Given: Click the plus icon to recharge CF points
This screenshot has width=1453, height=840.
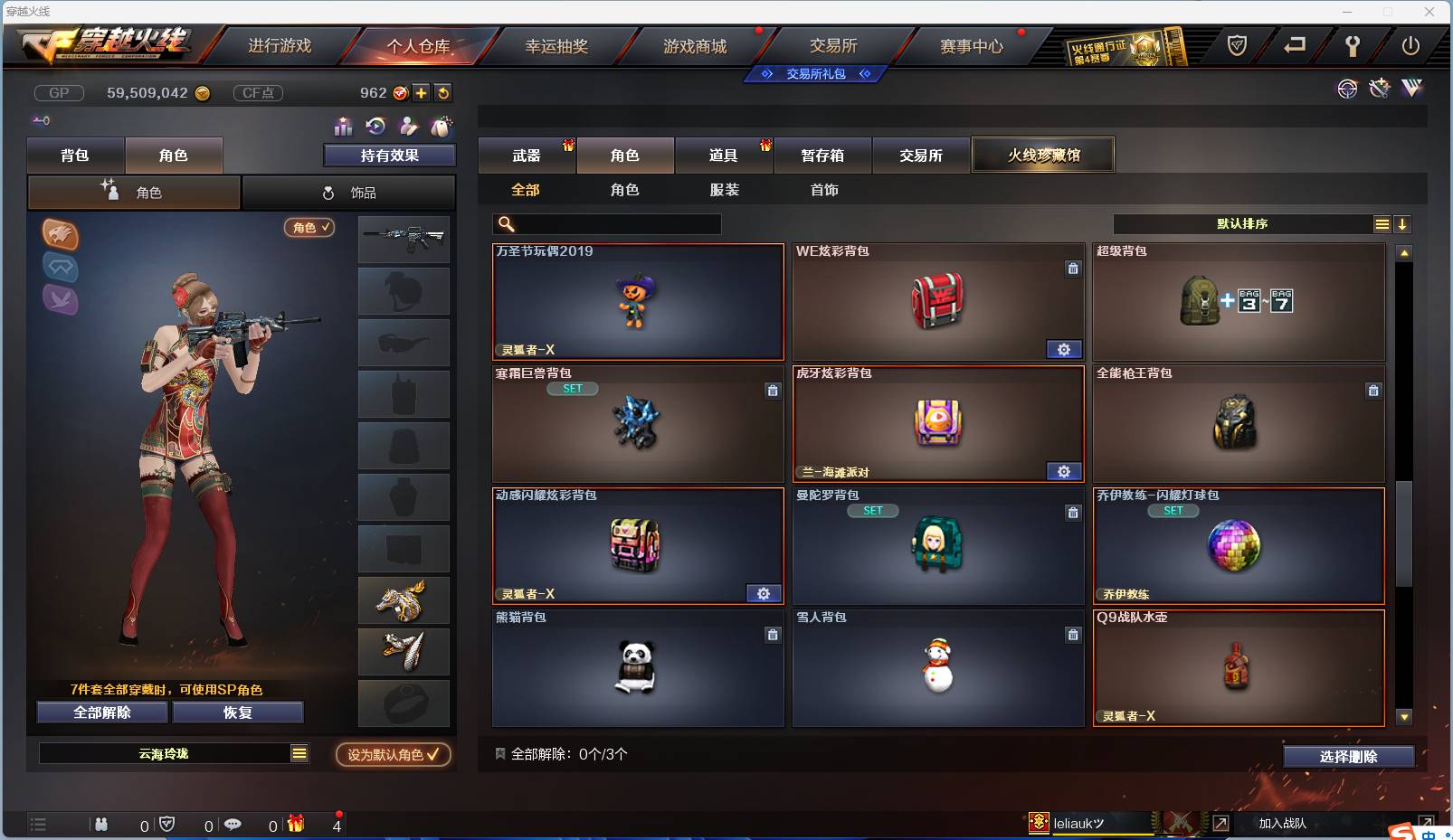Looking at the screenshot, I should [422, 92].
